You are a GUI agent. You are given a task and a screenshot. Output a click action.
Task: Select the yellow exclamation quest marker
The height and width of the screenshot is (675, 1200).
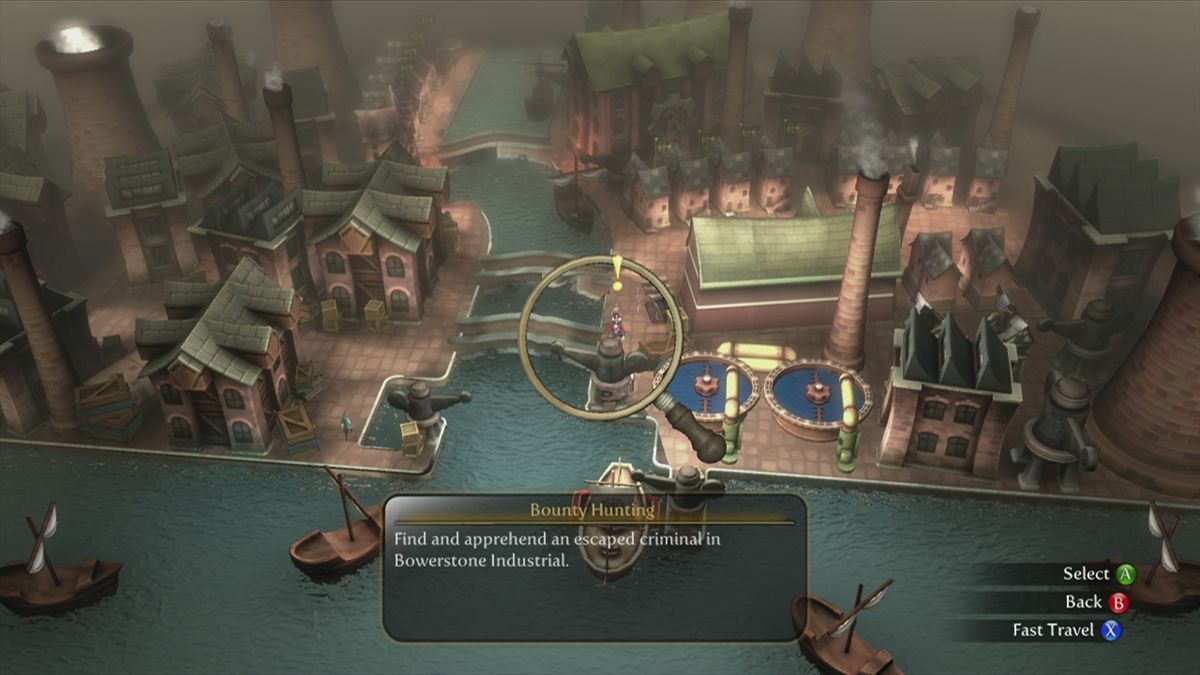(618, 272)
